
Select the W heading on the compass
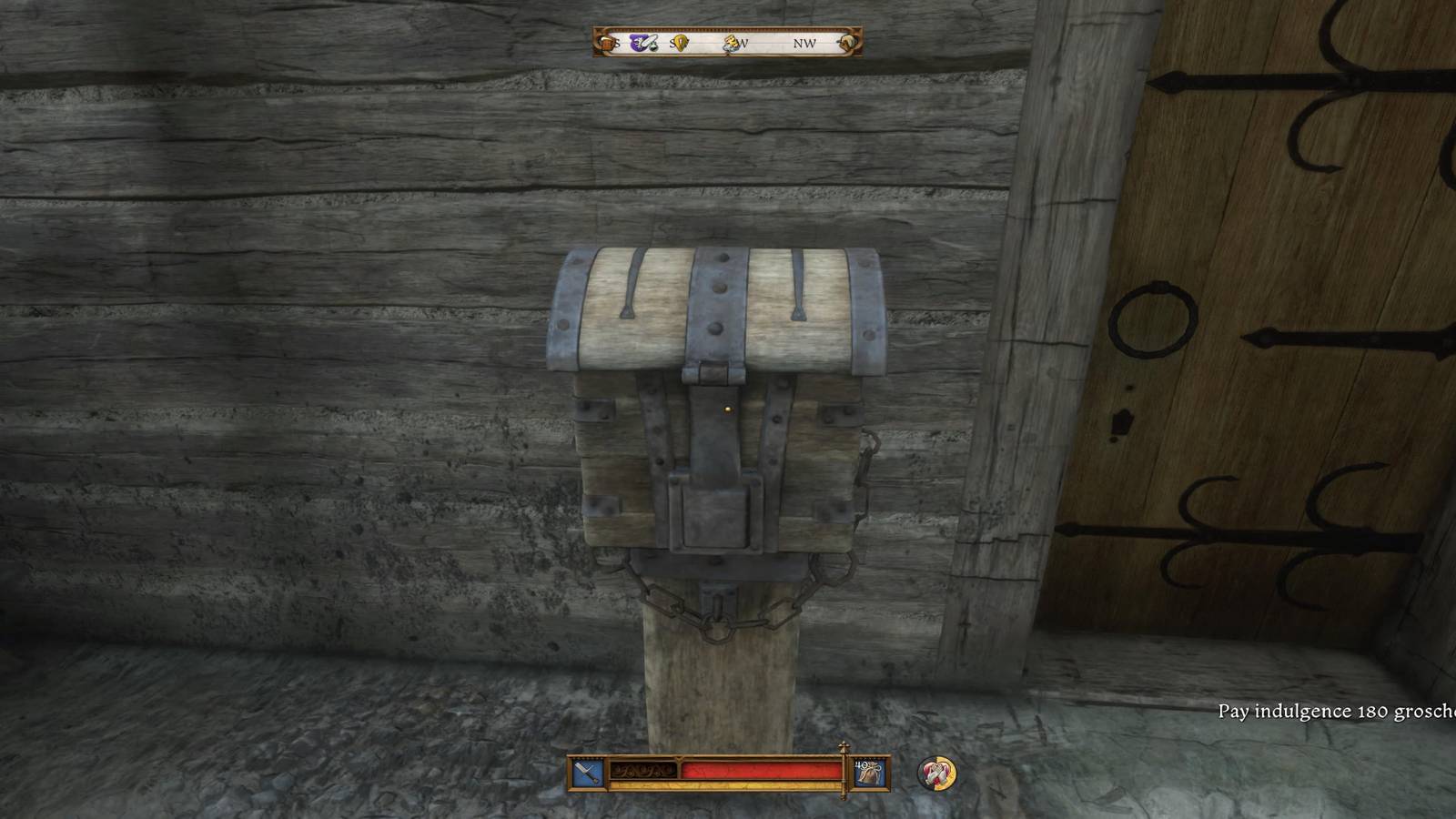coord(744,42)
